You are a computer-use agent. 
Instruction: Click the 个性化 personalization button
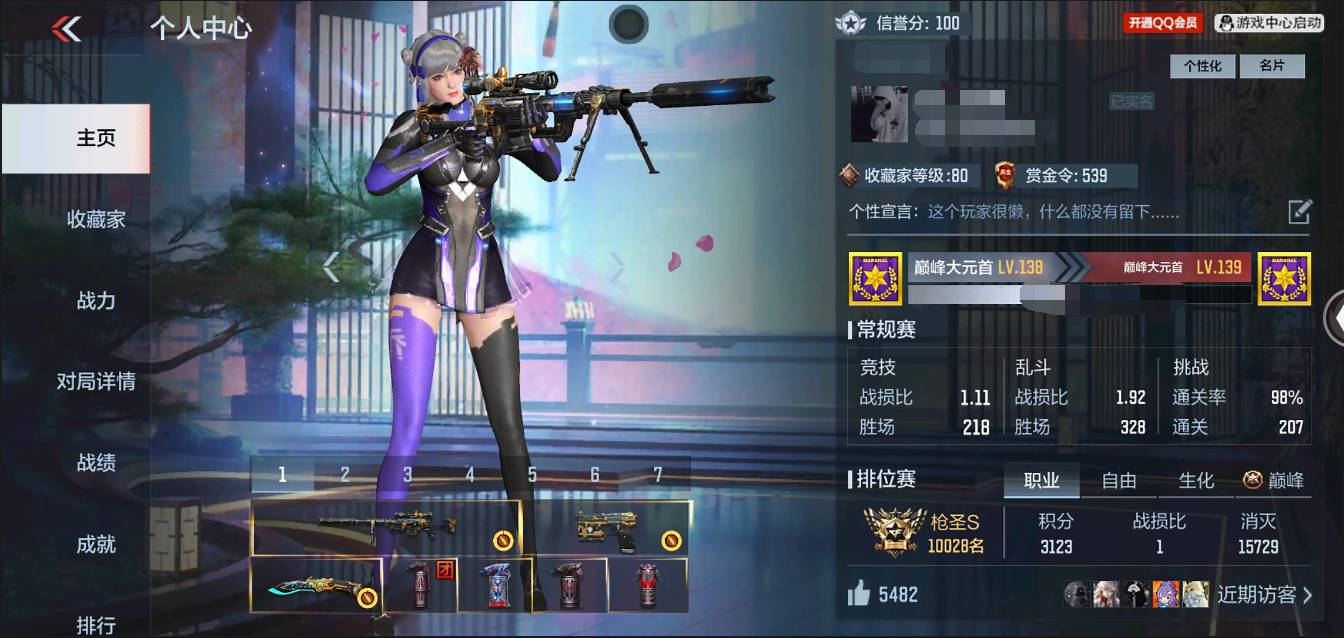tap(1202, 66)
